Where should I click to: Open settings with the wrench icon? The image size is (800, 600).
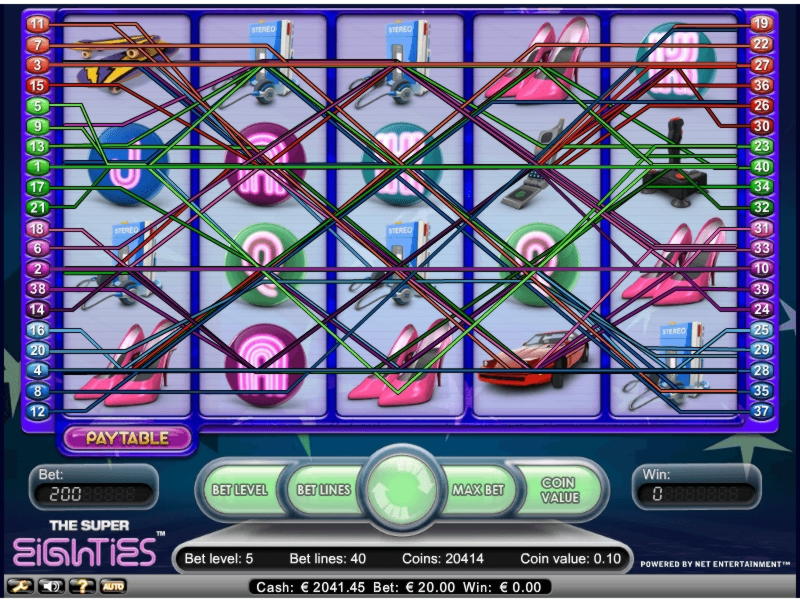17,585
